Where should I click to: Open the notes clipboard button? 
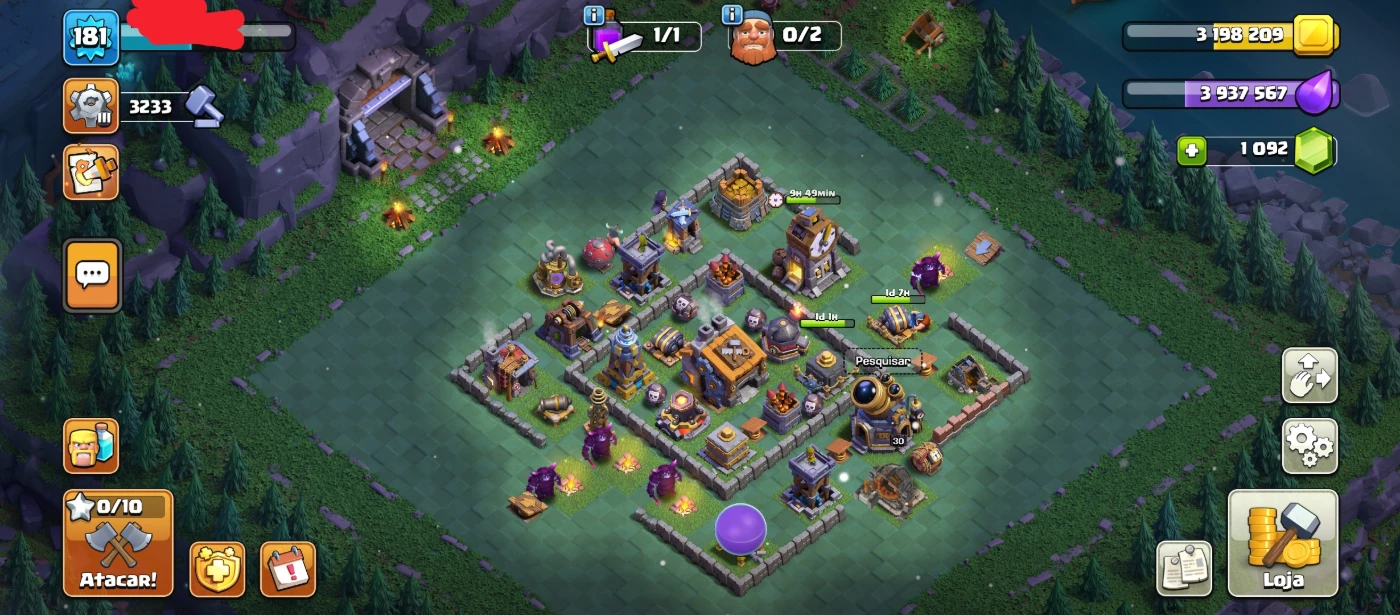click(1184, 569)
